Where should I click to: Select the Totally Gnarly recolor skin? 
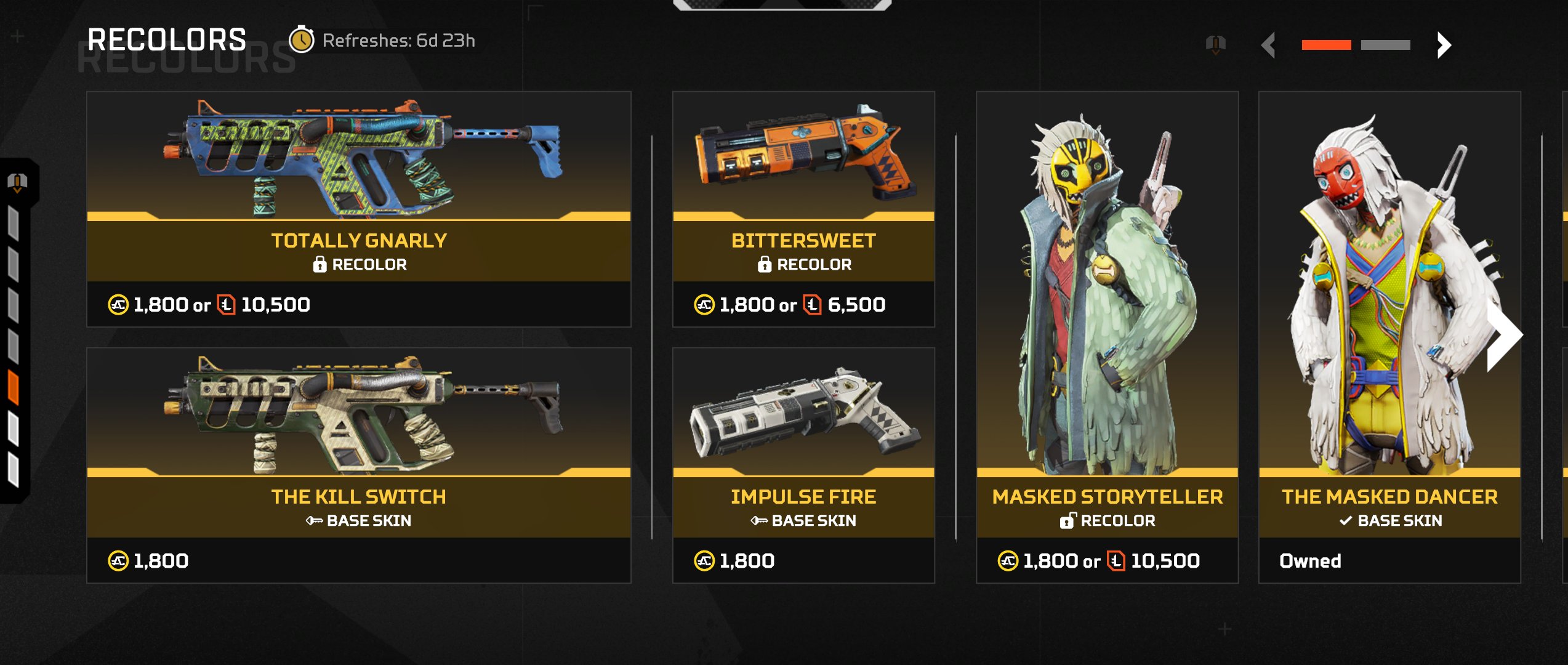[358, 209]
